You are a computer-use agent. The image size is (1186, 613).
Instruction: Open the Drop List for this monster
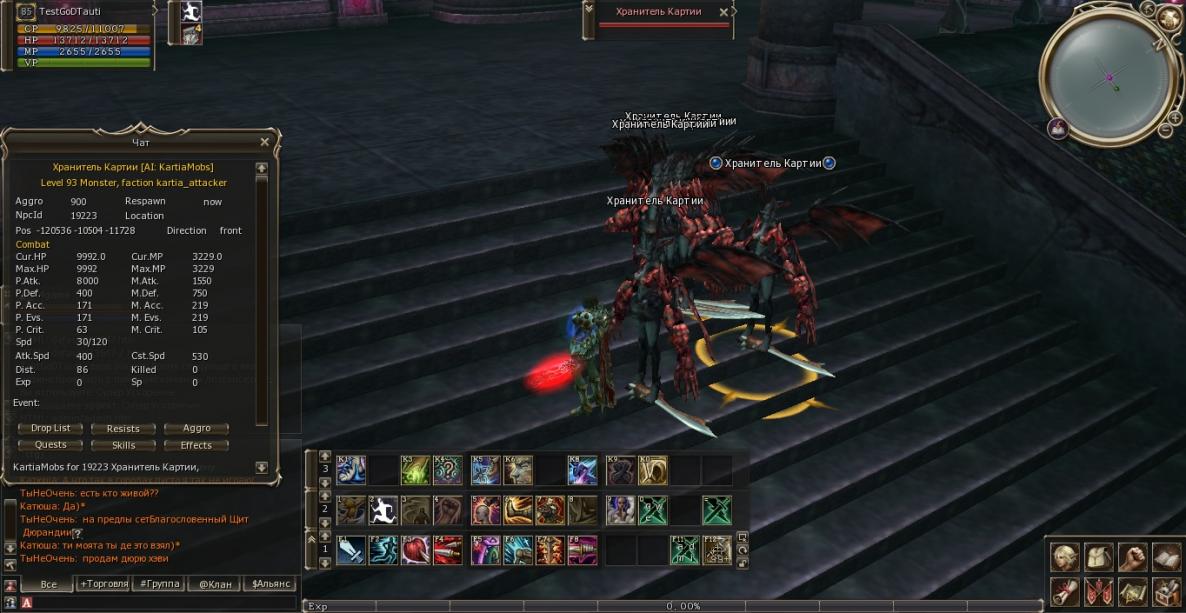51,428
